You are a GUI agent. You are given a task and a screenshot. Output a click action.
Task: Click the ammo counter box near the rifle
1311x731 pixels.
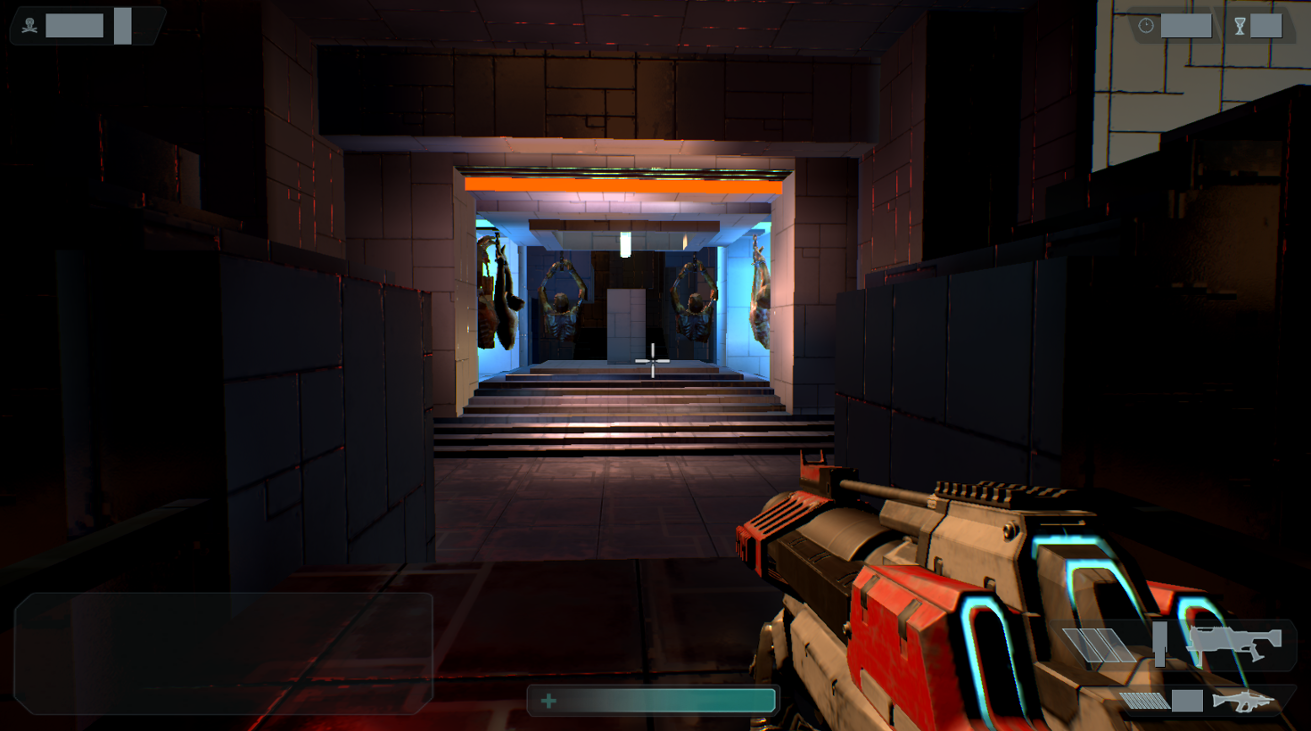pos(1188,701)
